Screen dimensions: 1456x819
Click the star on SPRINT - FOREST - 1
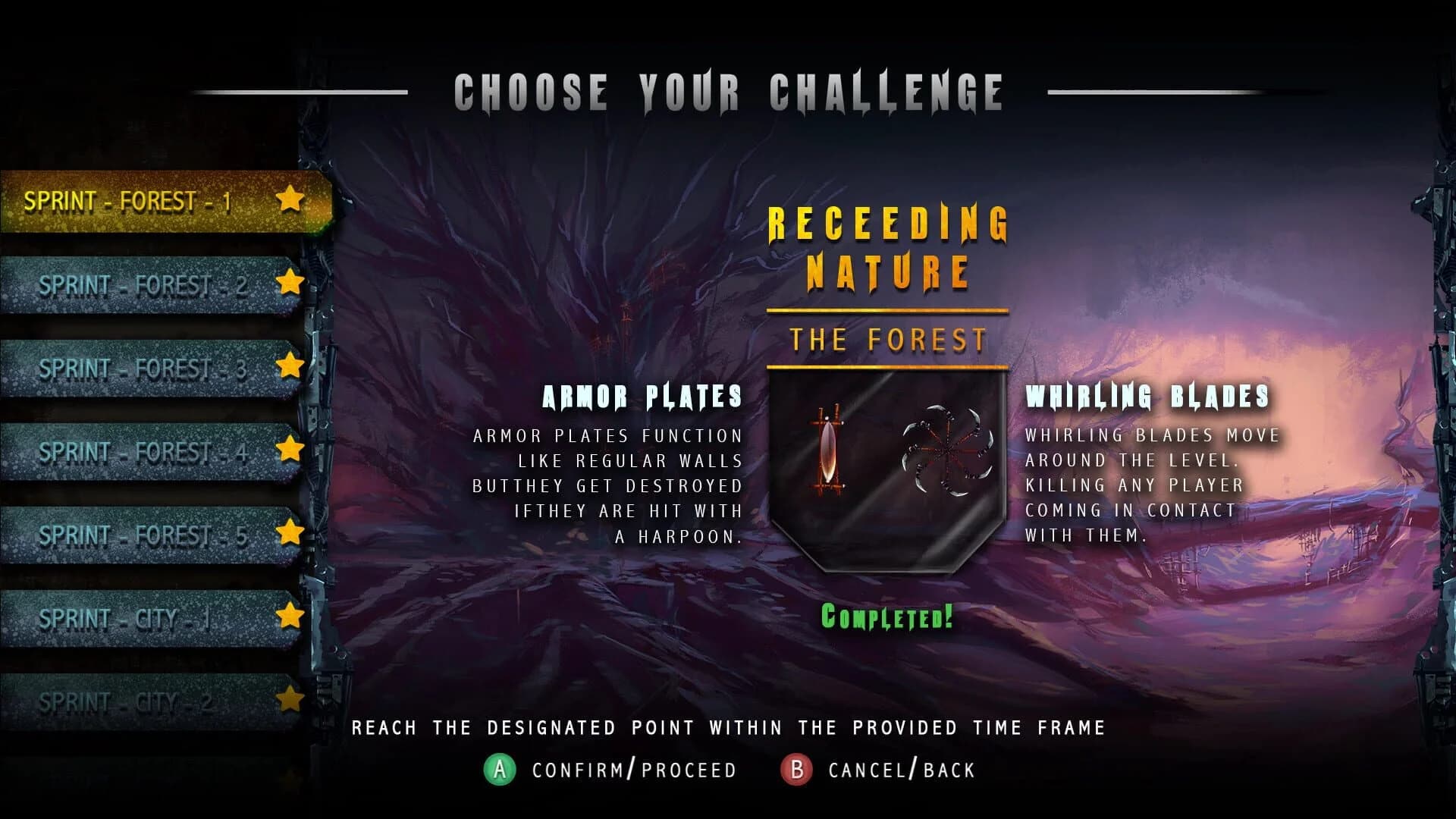[x=290, y=201]
